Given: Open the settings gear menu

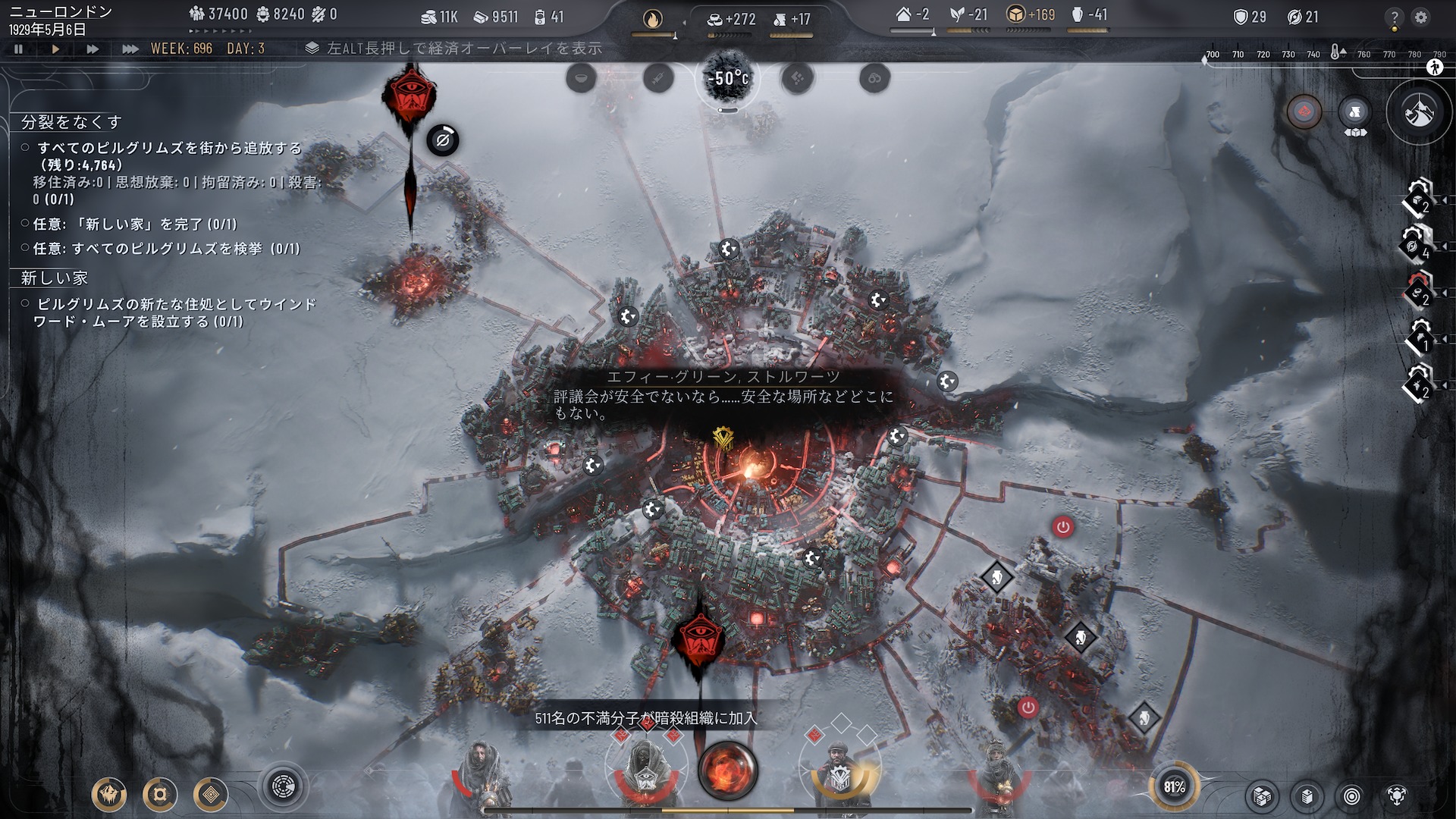Looking at the screenshot, I should tap(1421, 17).
